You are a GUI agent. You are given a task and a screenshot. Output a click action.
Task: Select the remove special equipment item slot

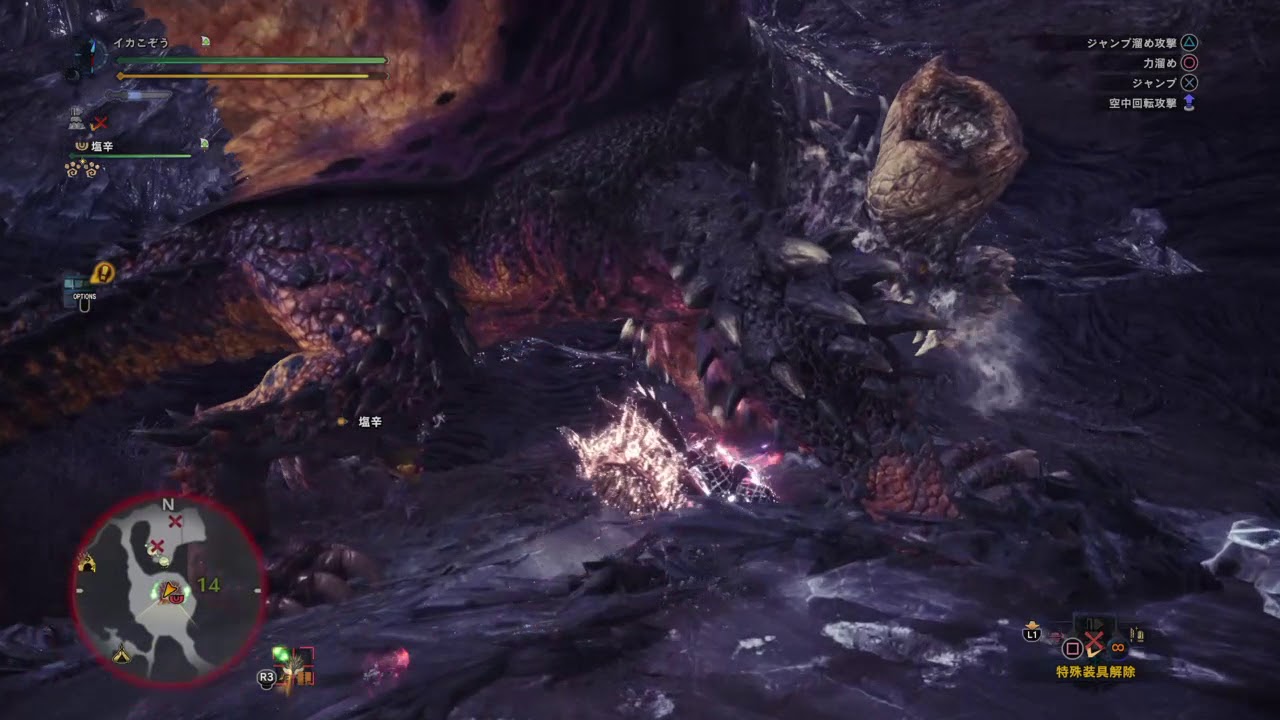1094,645
